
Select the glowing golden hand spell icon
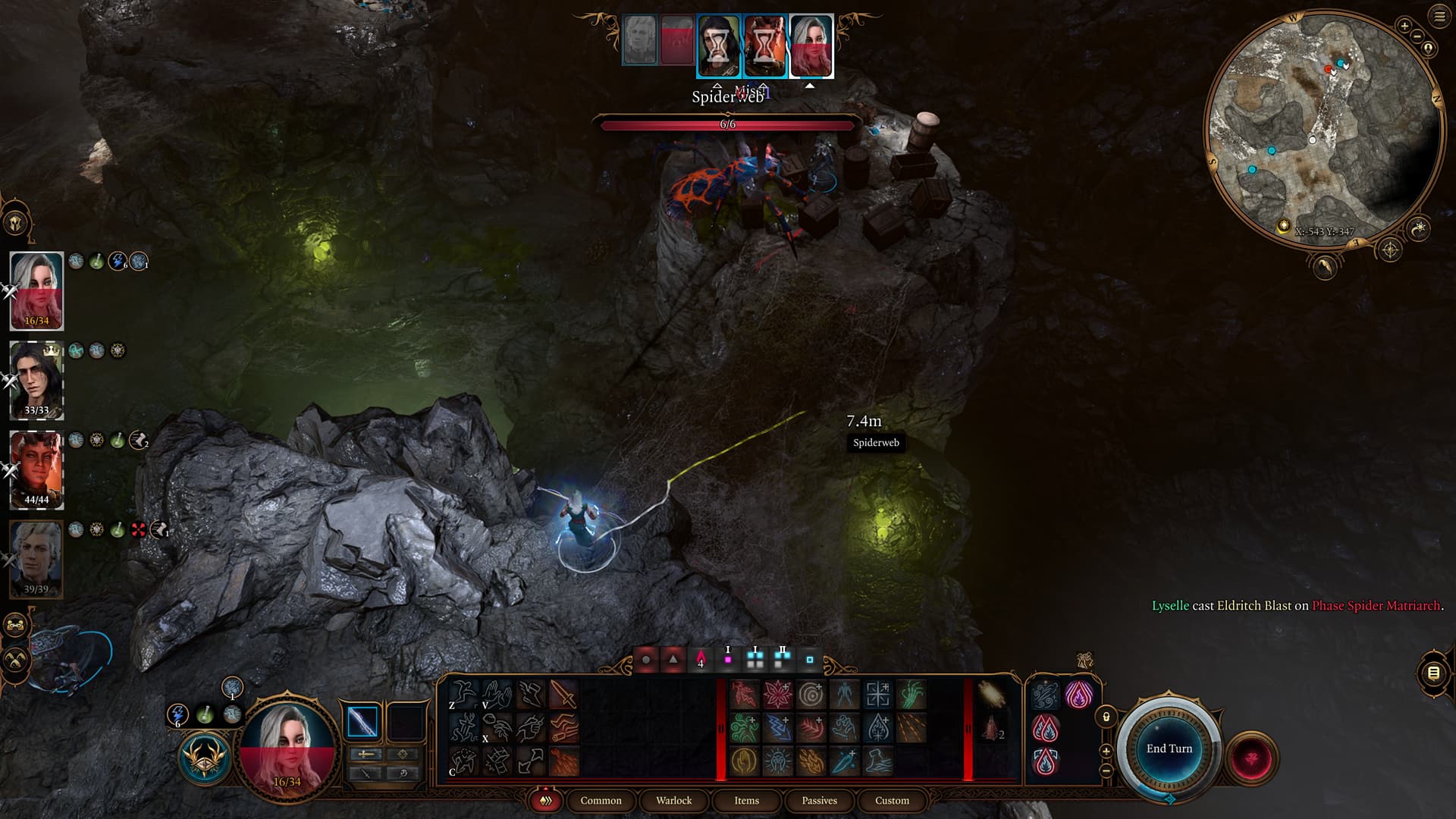[744, 761]
